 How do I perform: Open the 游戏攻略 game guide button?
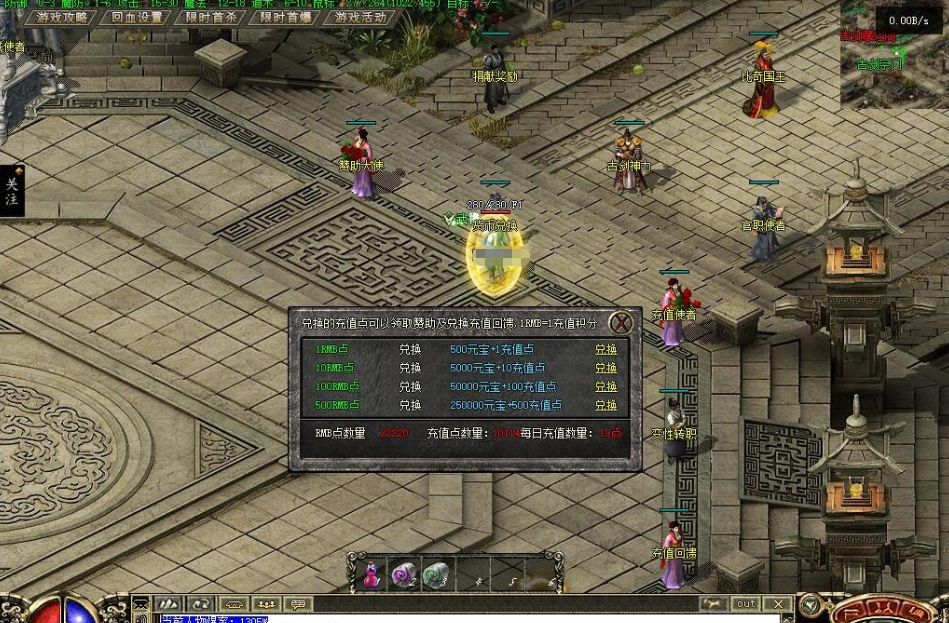coord(63,17)
